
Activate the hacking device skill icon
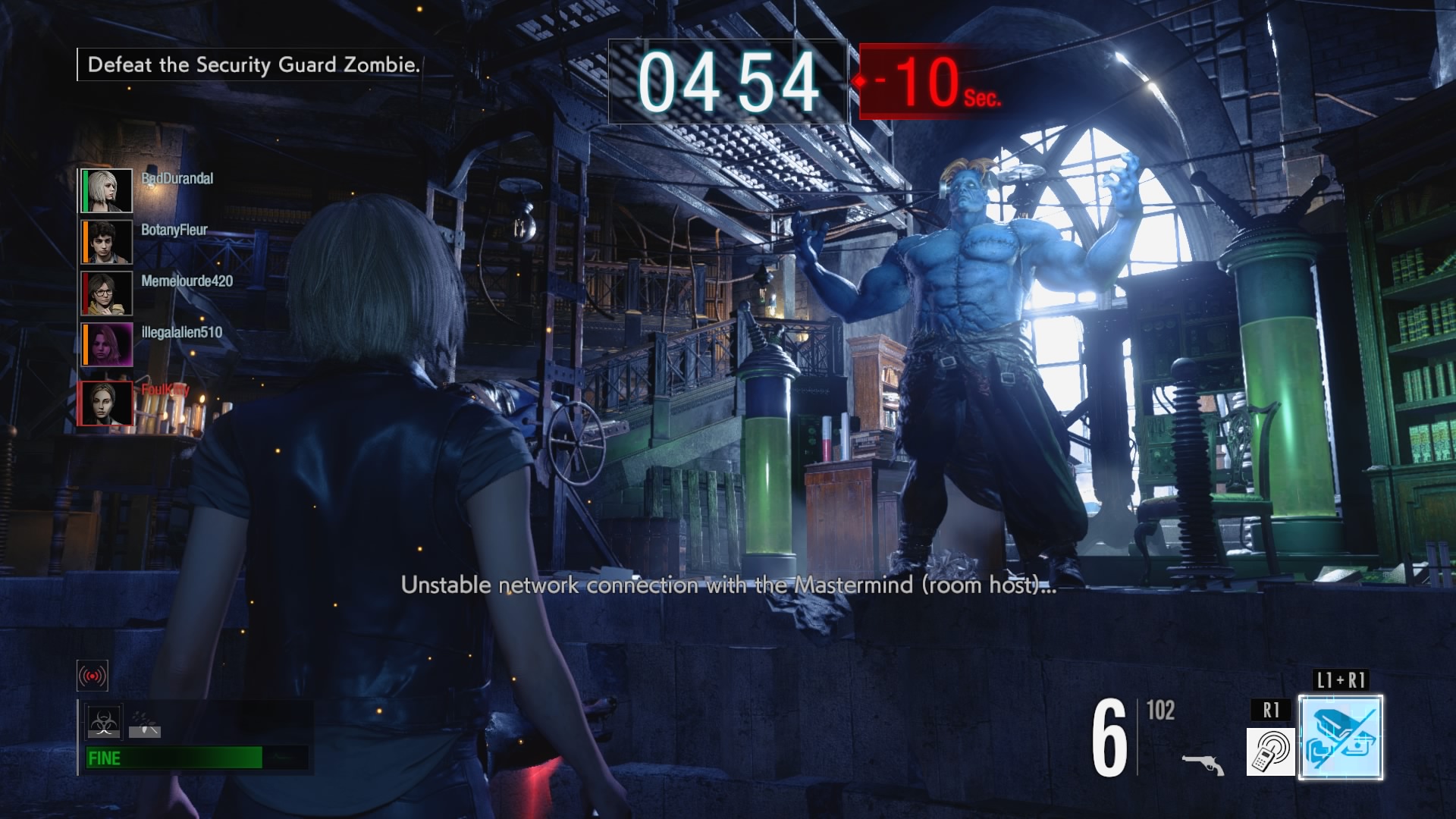(x=1270, y=751)
